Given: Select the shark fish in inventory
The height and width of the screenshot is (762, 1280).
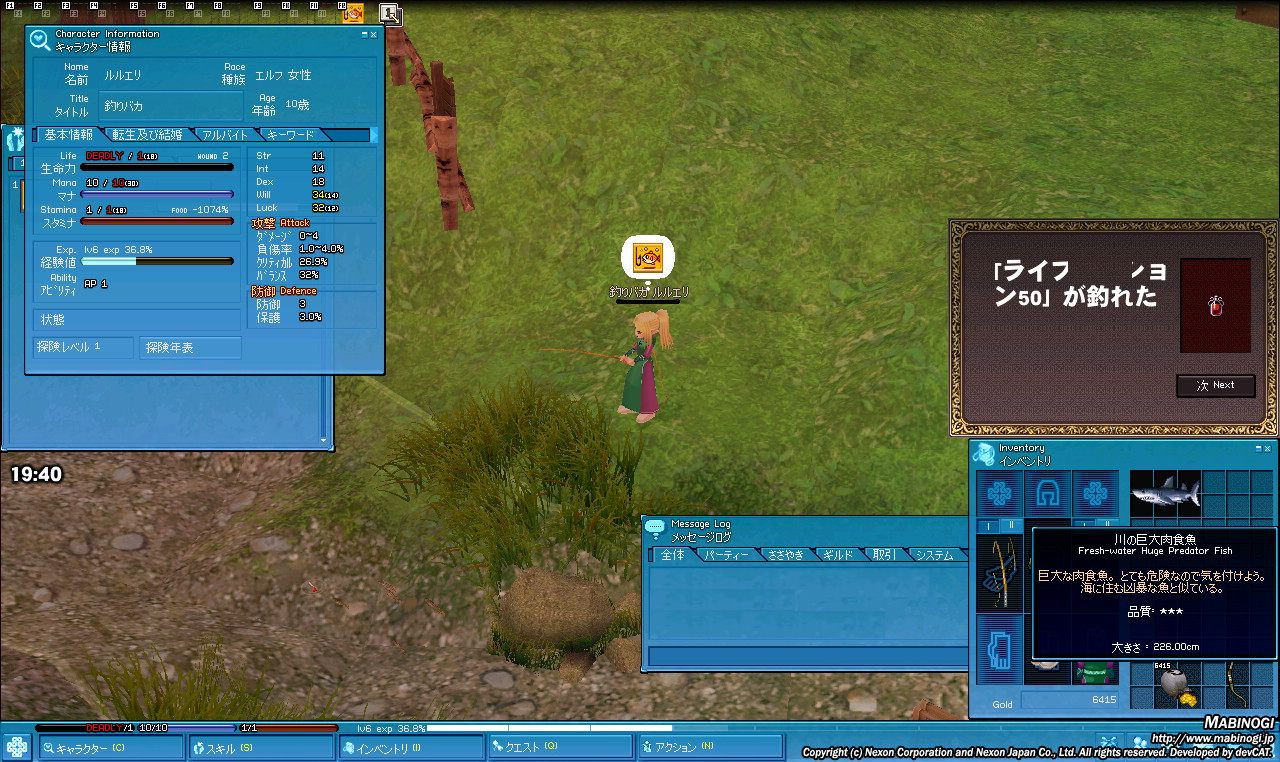Looking at the screenshot, I should point(1164,492).
